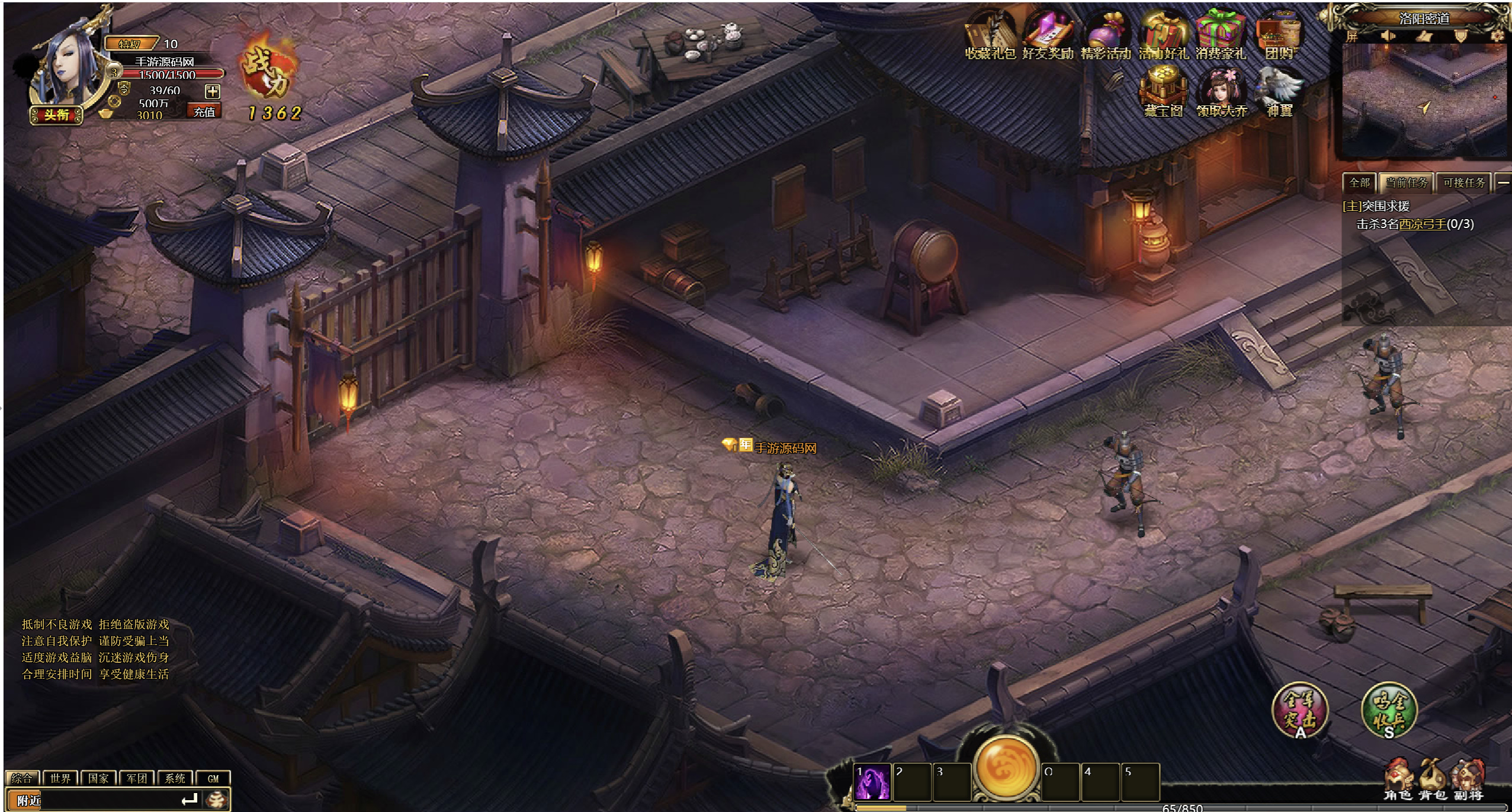Open the 好友奖励 friend rewards icon

1048,36
